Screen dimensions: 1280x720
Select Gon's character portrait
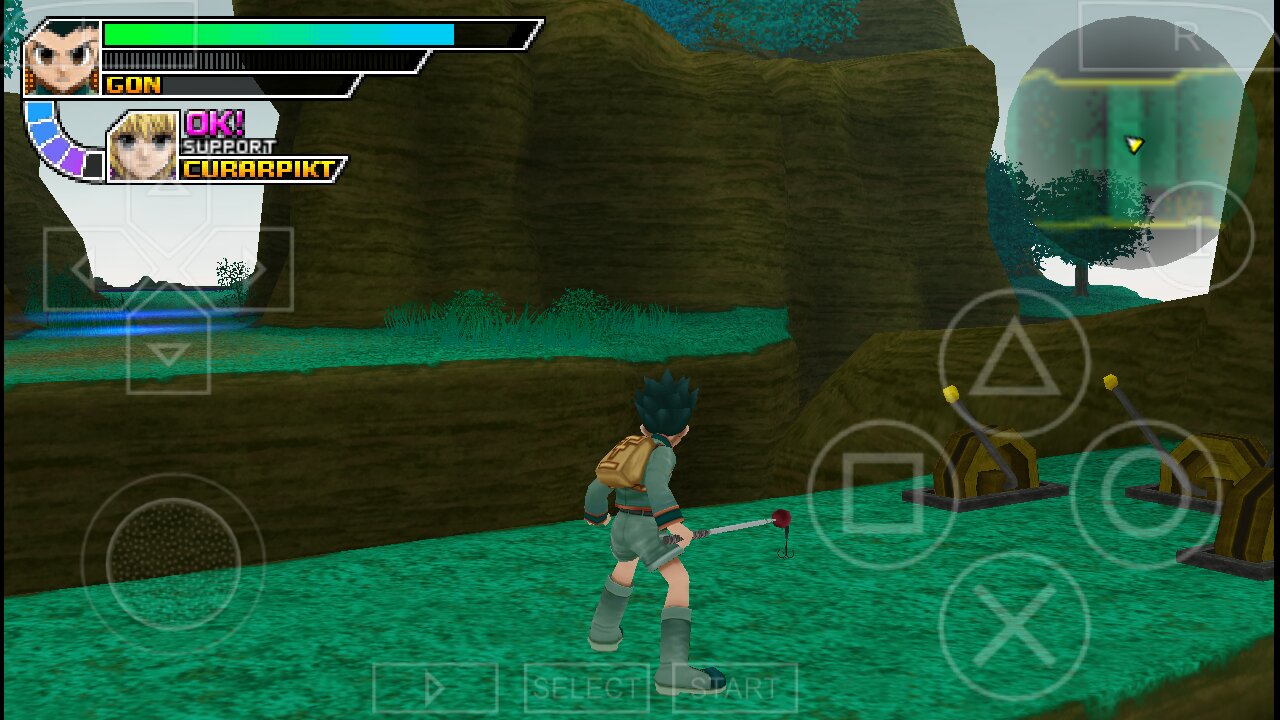click(62, 58)
